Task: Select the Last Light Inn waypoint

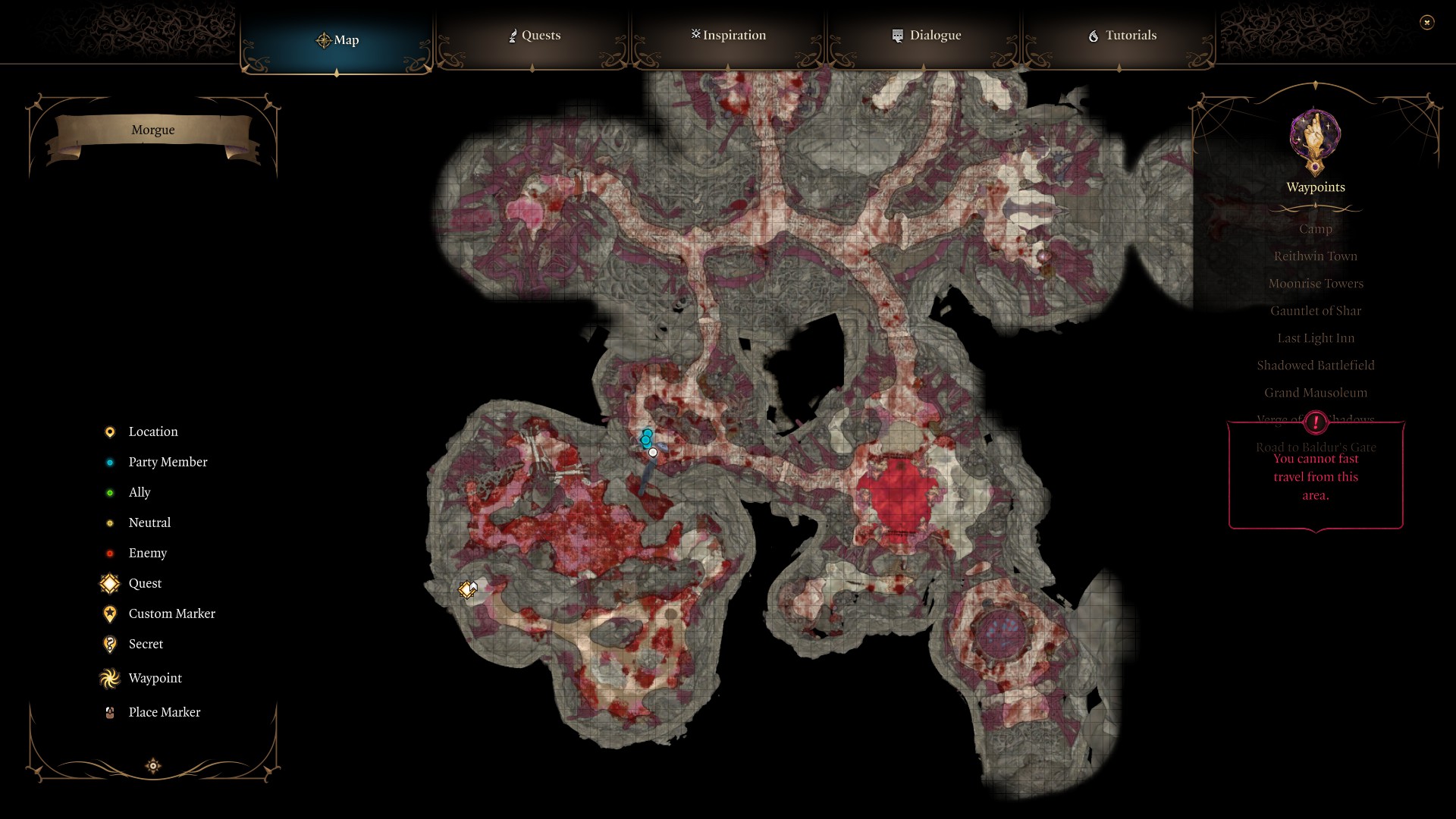Action: pos(1315,337)
